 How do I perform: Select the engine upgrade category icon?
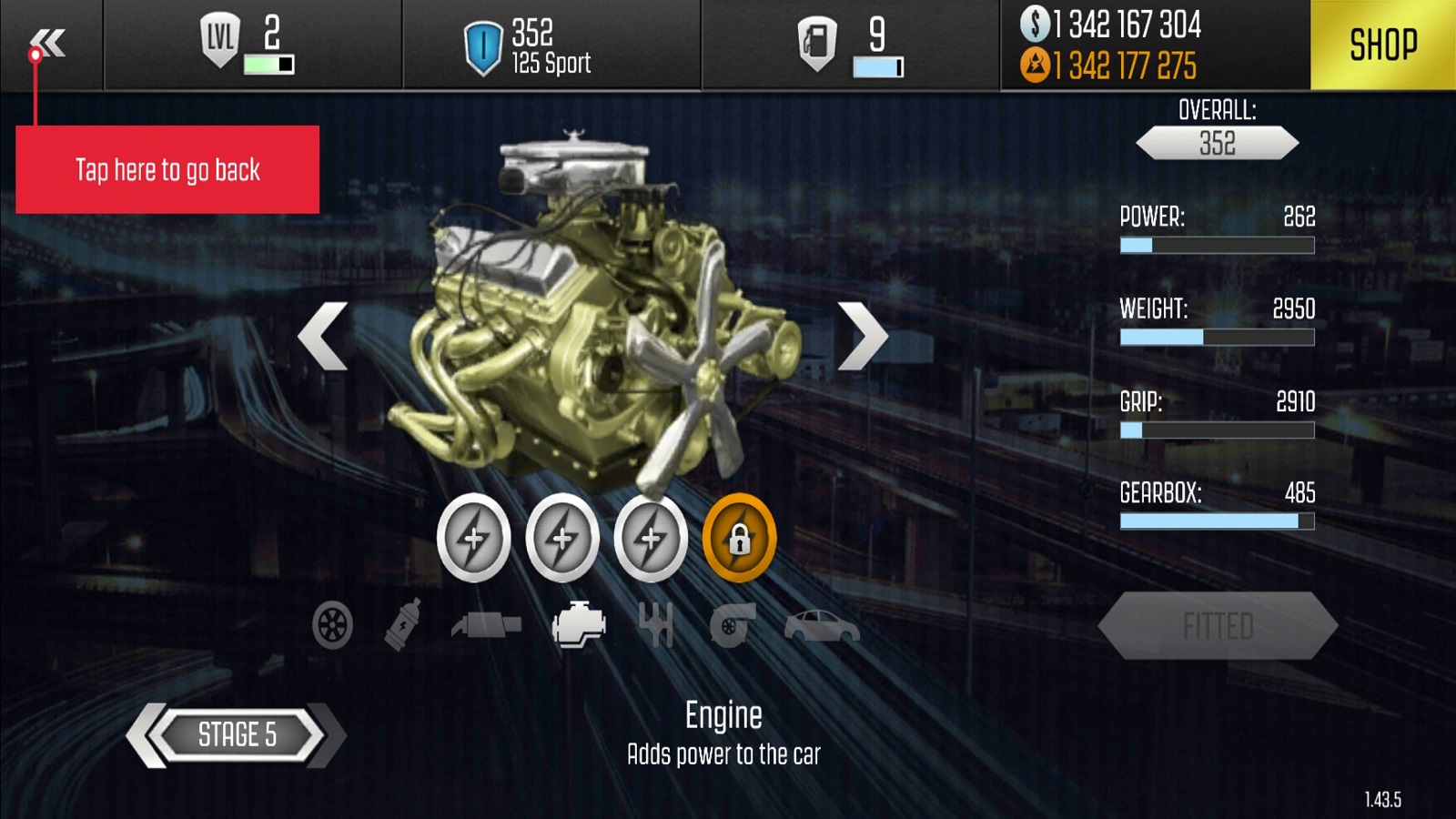pyautogui.click(x=579, y=625)
